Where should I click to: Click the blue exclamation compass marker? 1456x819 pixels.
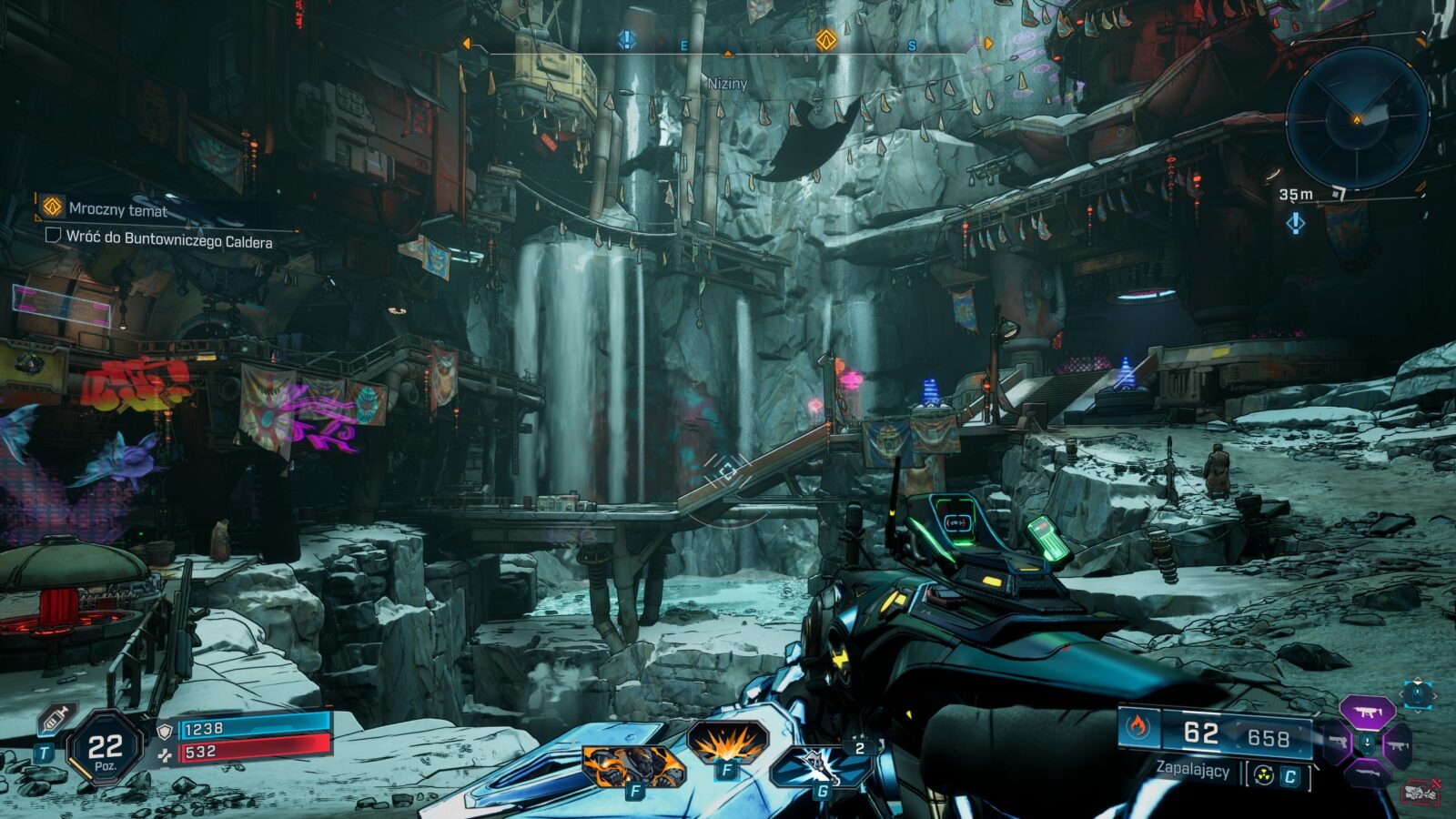click(x=627, y=39)
